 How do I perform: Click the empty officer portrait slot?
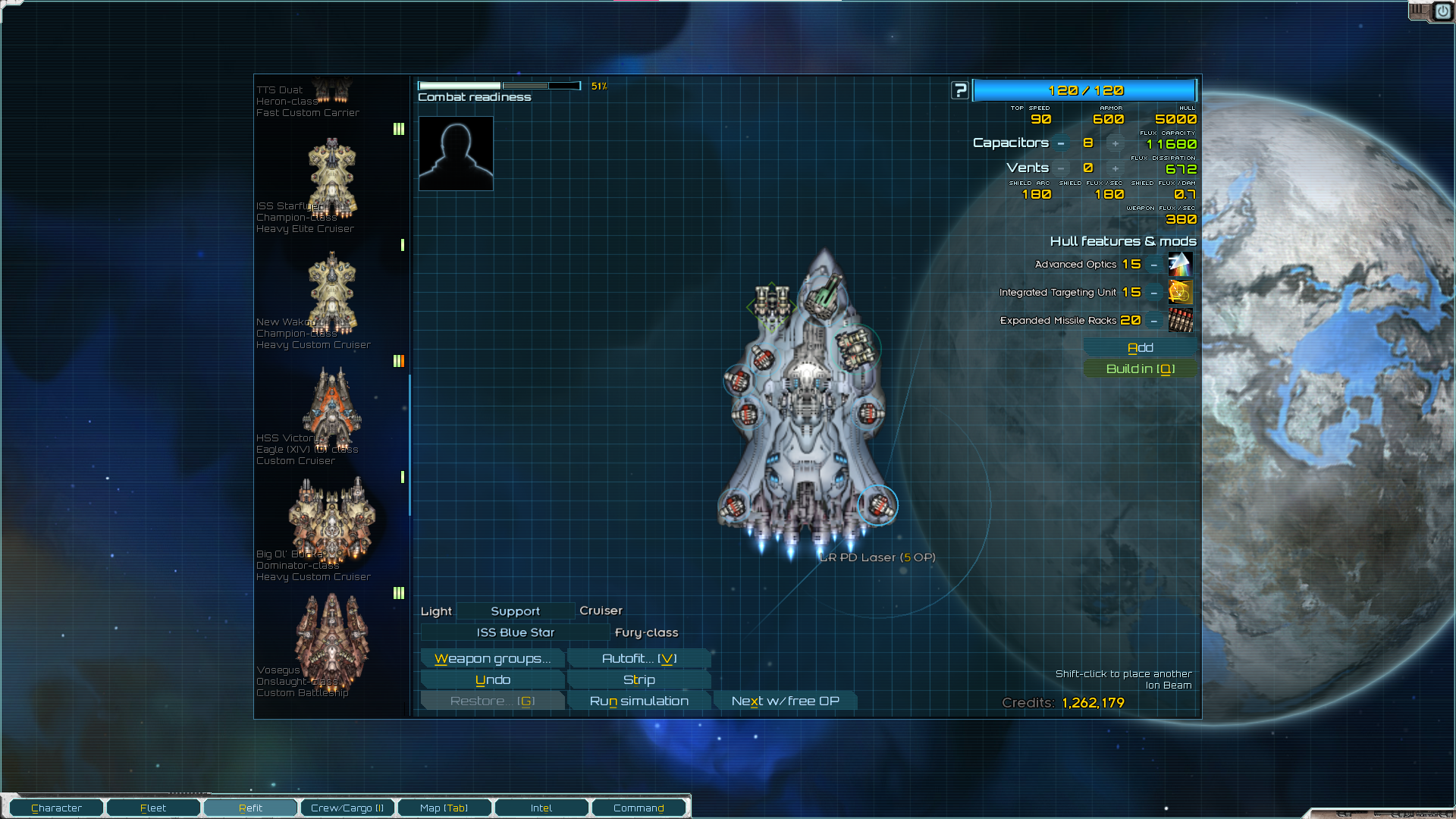click(456, 153)
